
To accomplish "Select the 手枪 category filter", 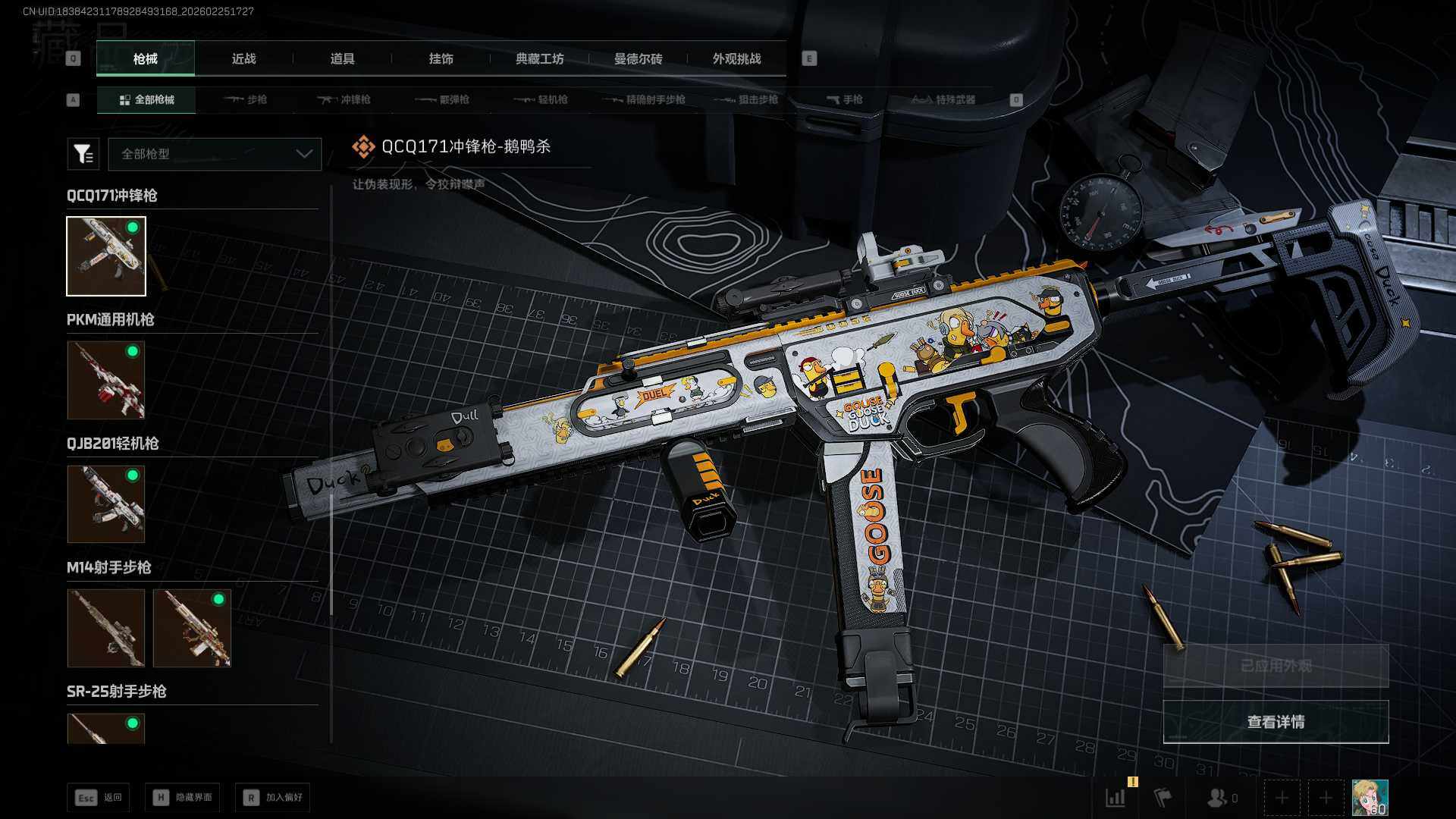I will [845, 99].
